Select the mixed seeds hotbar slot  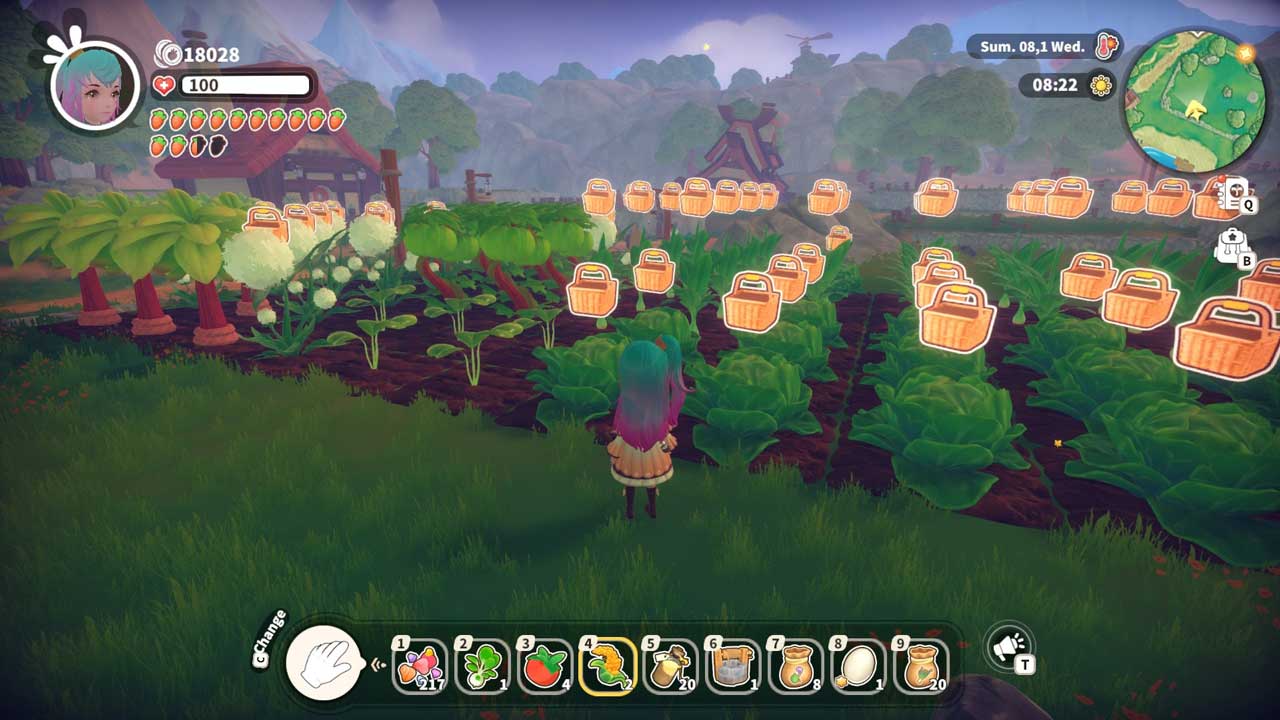[421, 667]
